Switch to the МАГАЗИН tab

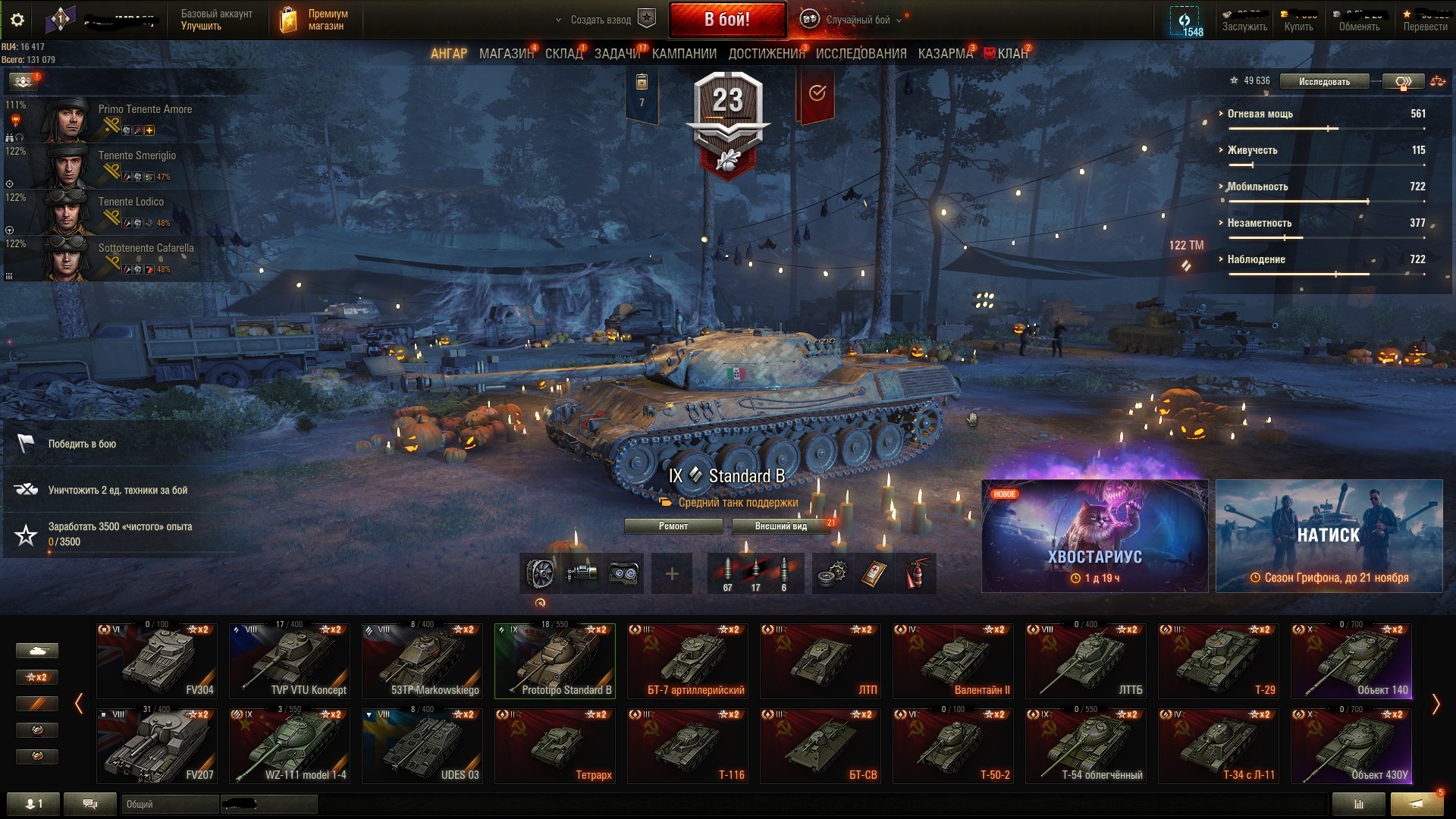pyautogui.click(x=506, y=54)
